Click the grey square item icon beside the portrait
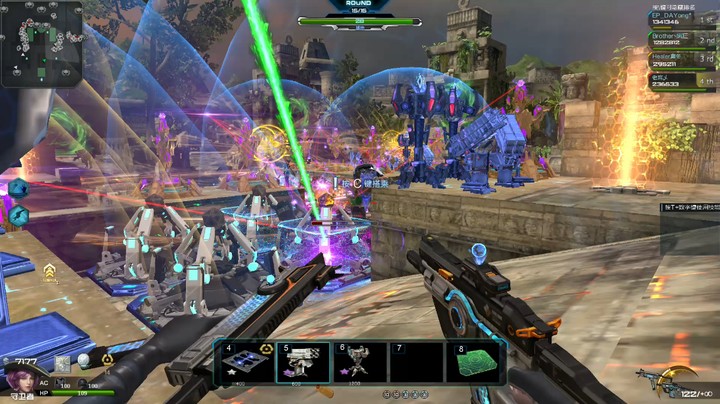The image size is (720, 404). (62, 364)
